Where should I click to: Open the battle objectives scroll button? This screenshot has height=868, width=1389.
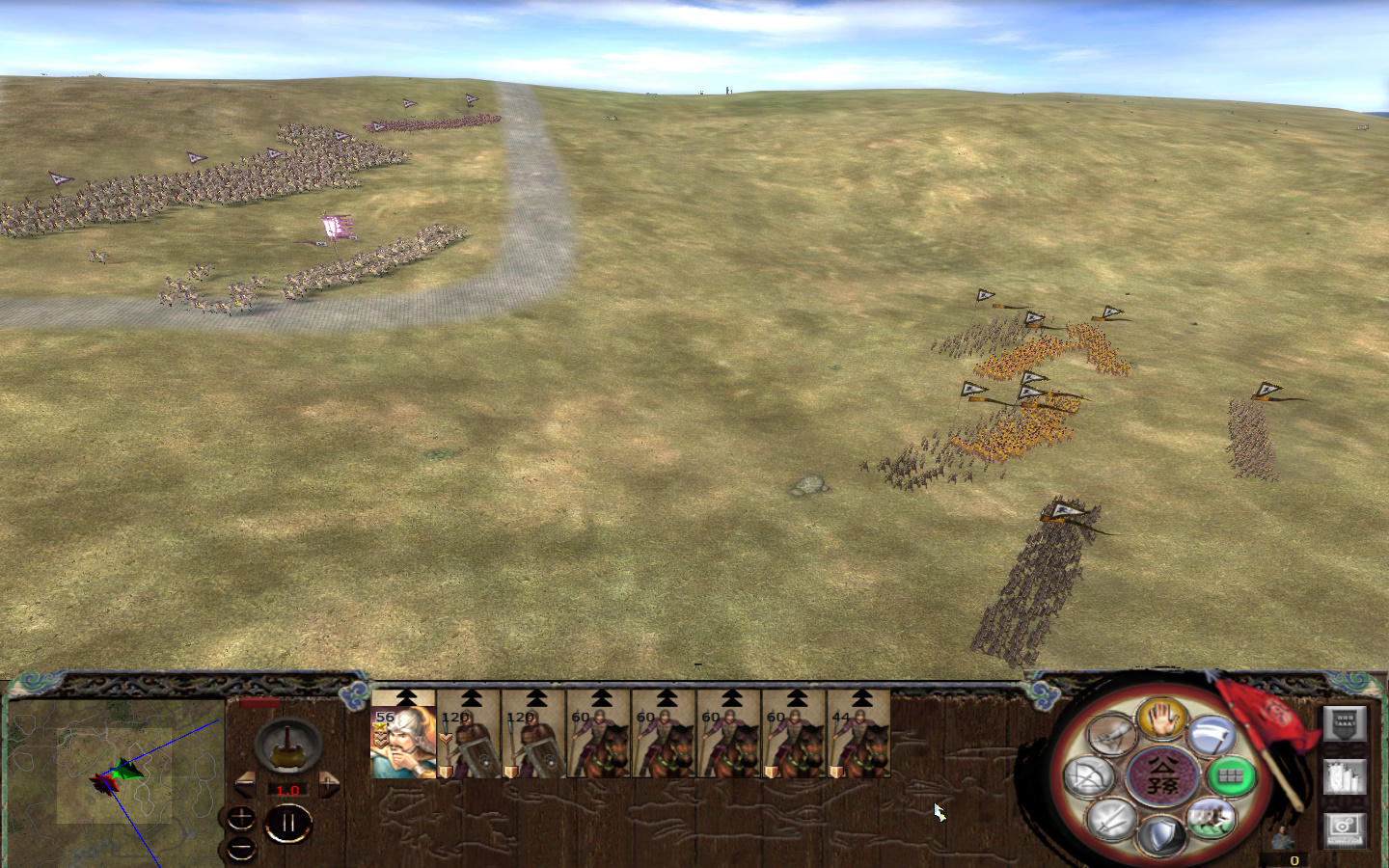pyautogui.click(x=1345, y=776)
